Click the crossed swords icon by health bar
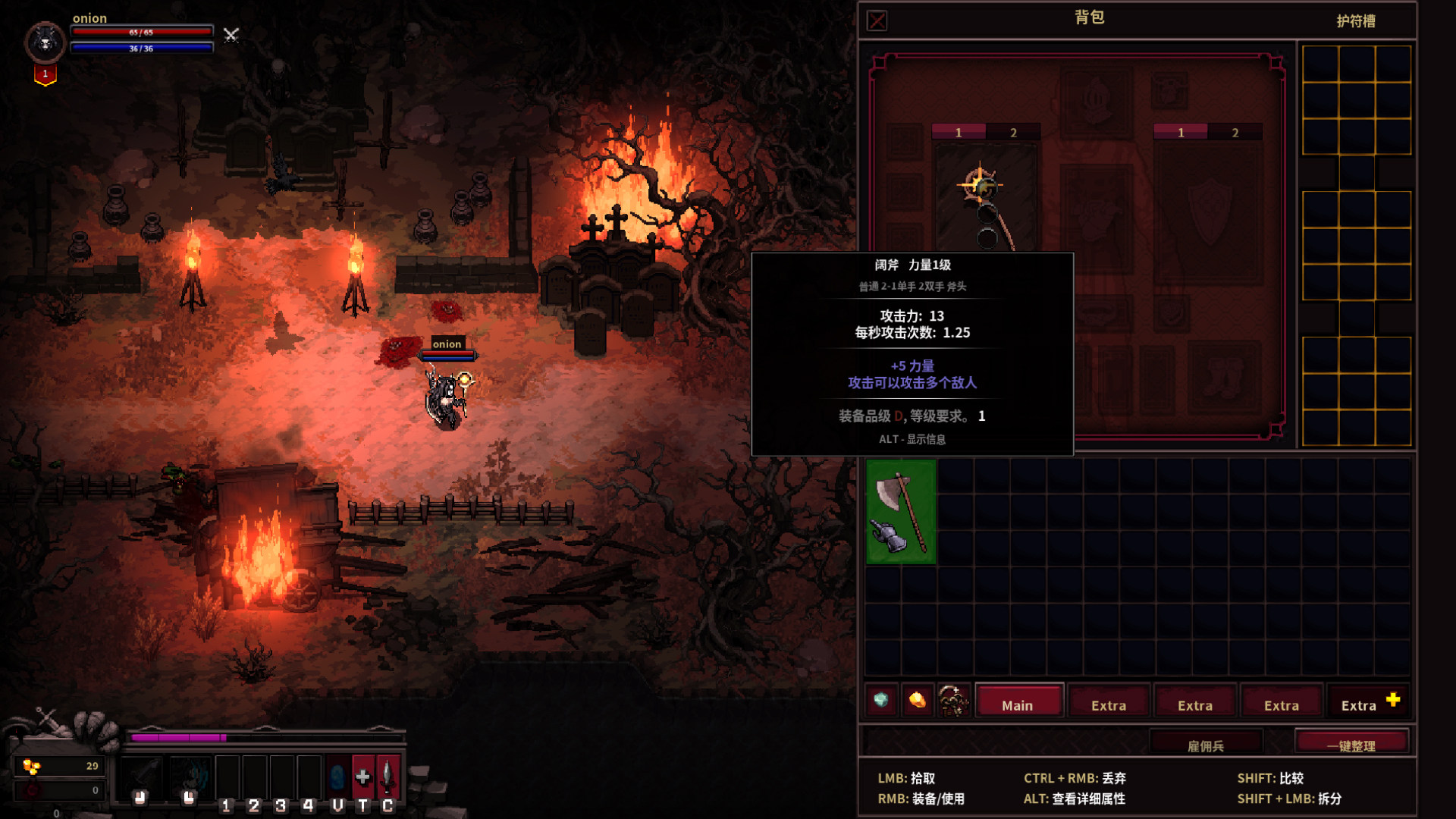The image size is (1456, 819). (x=231, y=35)
